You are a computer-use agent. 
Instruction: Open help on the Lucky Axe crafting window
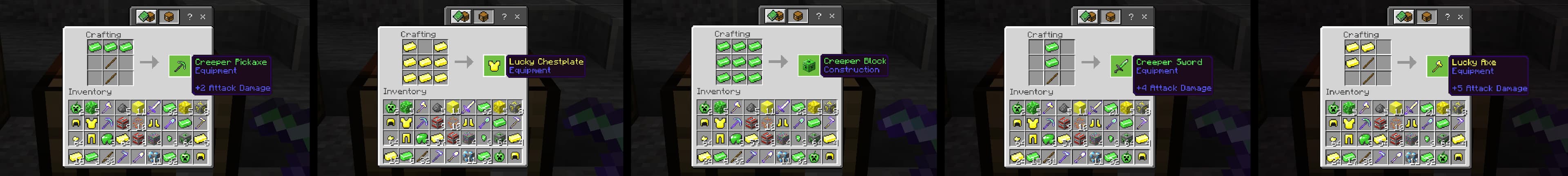click(x=1447, y=17)
